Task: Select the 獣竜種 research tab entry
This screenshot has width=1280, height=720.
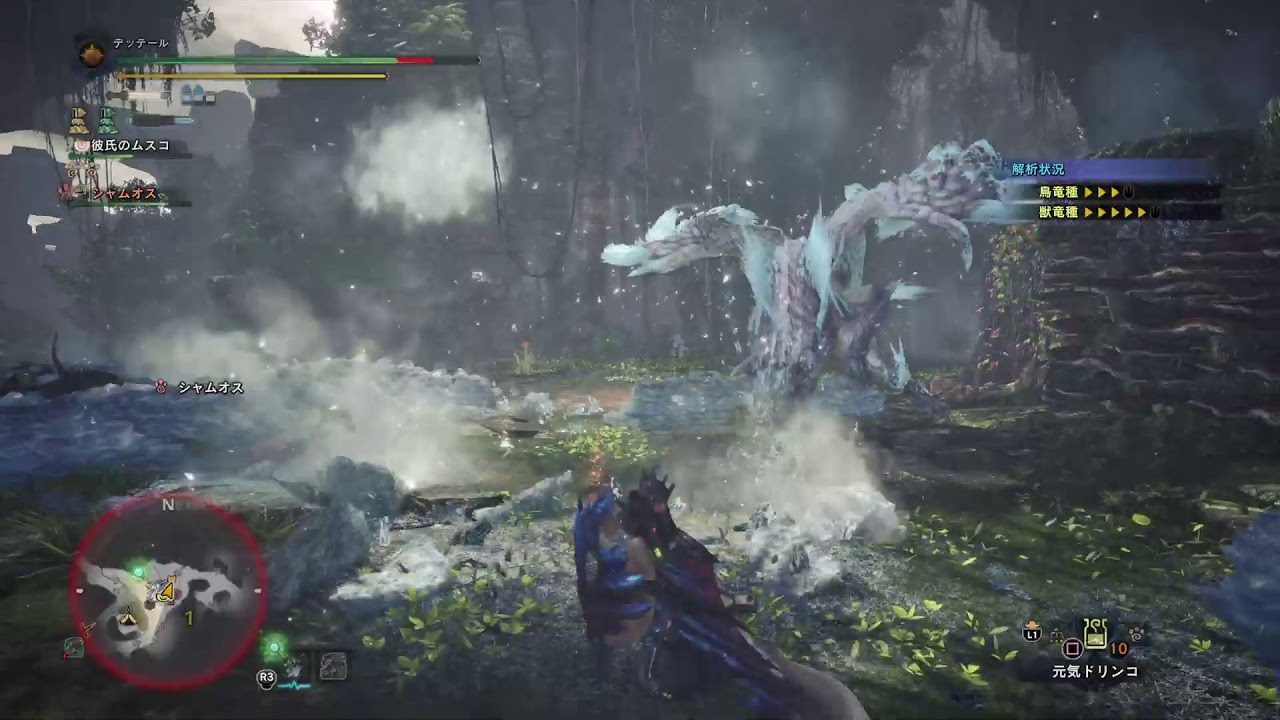Action: click(1059, 211)
